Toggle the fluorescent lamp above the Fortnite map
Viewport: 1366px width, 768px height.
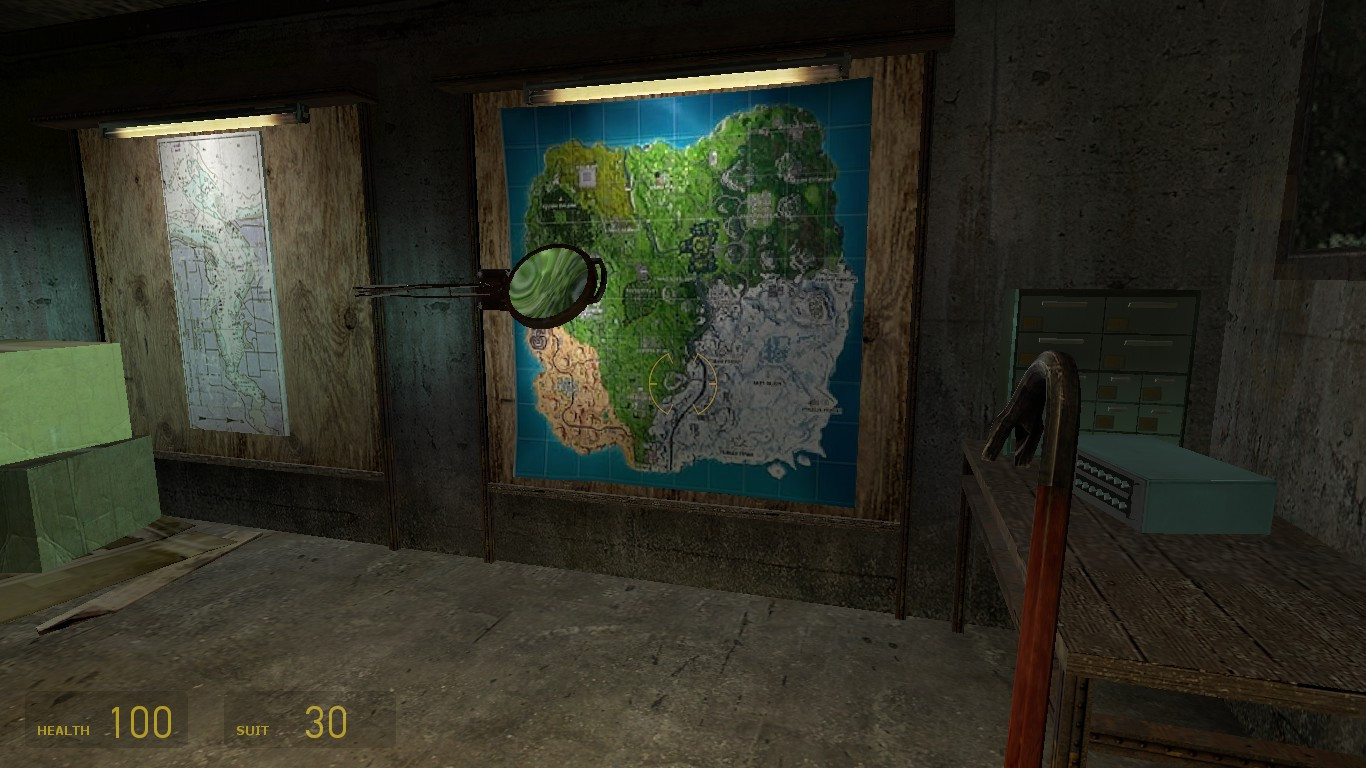point(680,75)
